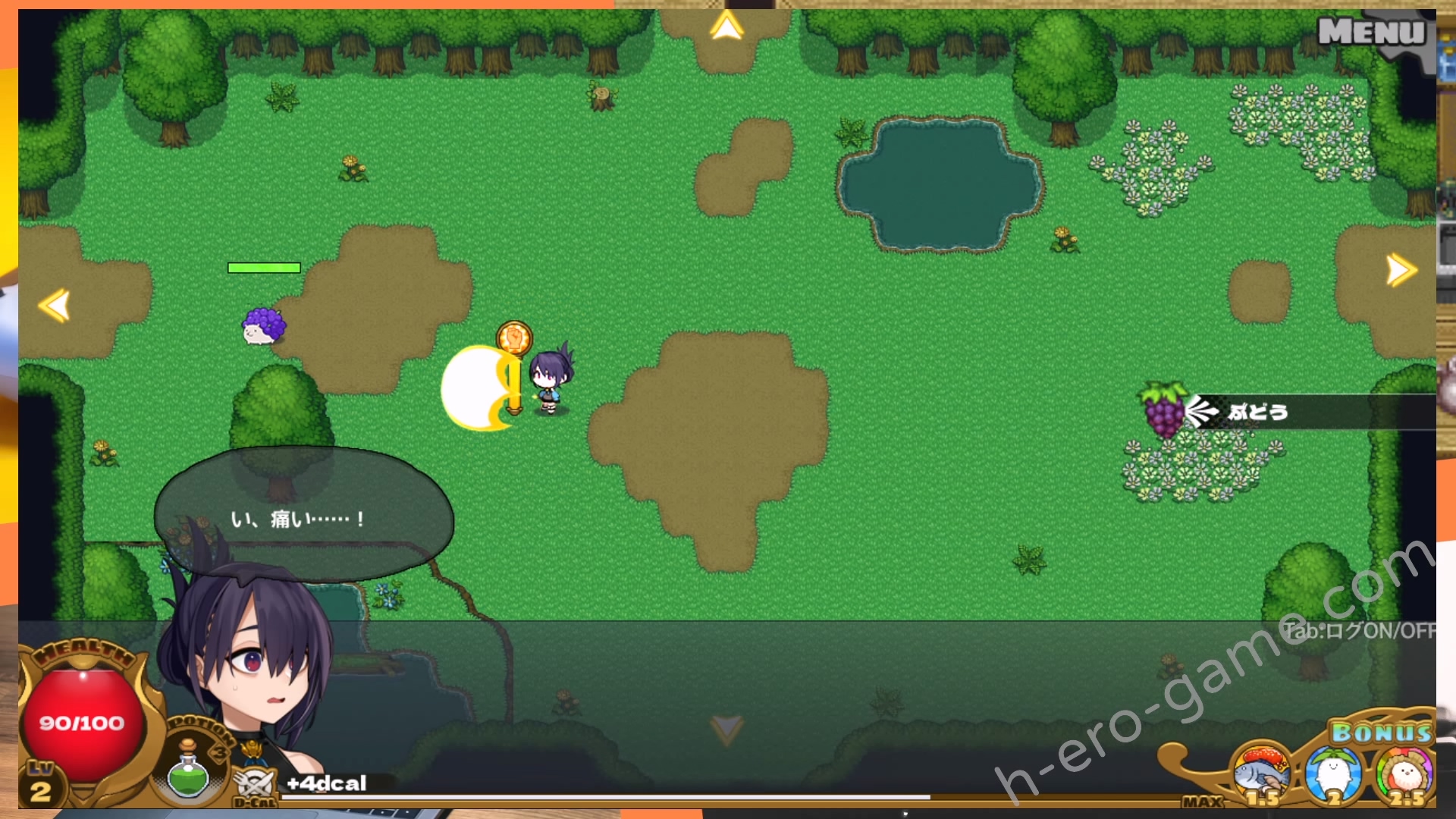The width and height of the screenshot is (1456, 819).
Task: Click the up arrow map exit
Action: (x=726, y=28)
